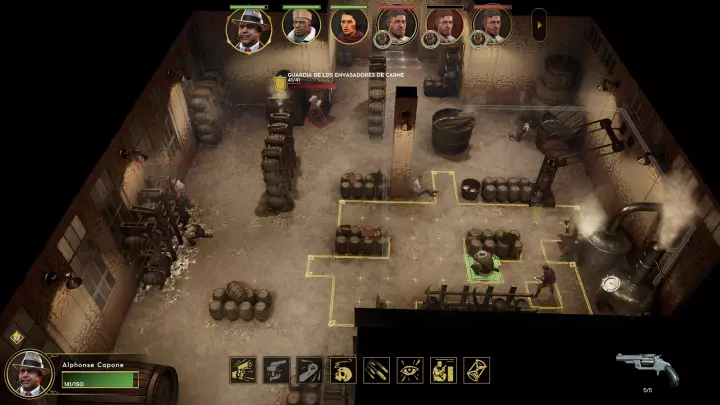Image resolution: width=720 pixels, height=405 pixels.
Task: Trigger the bullet barrage ability
Action: 377,370
